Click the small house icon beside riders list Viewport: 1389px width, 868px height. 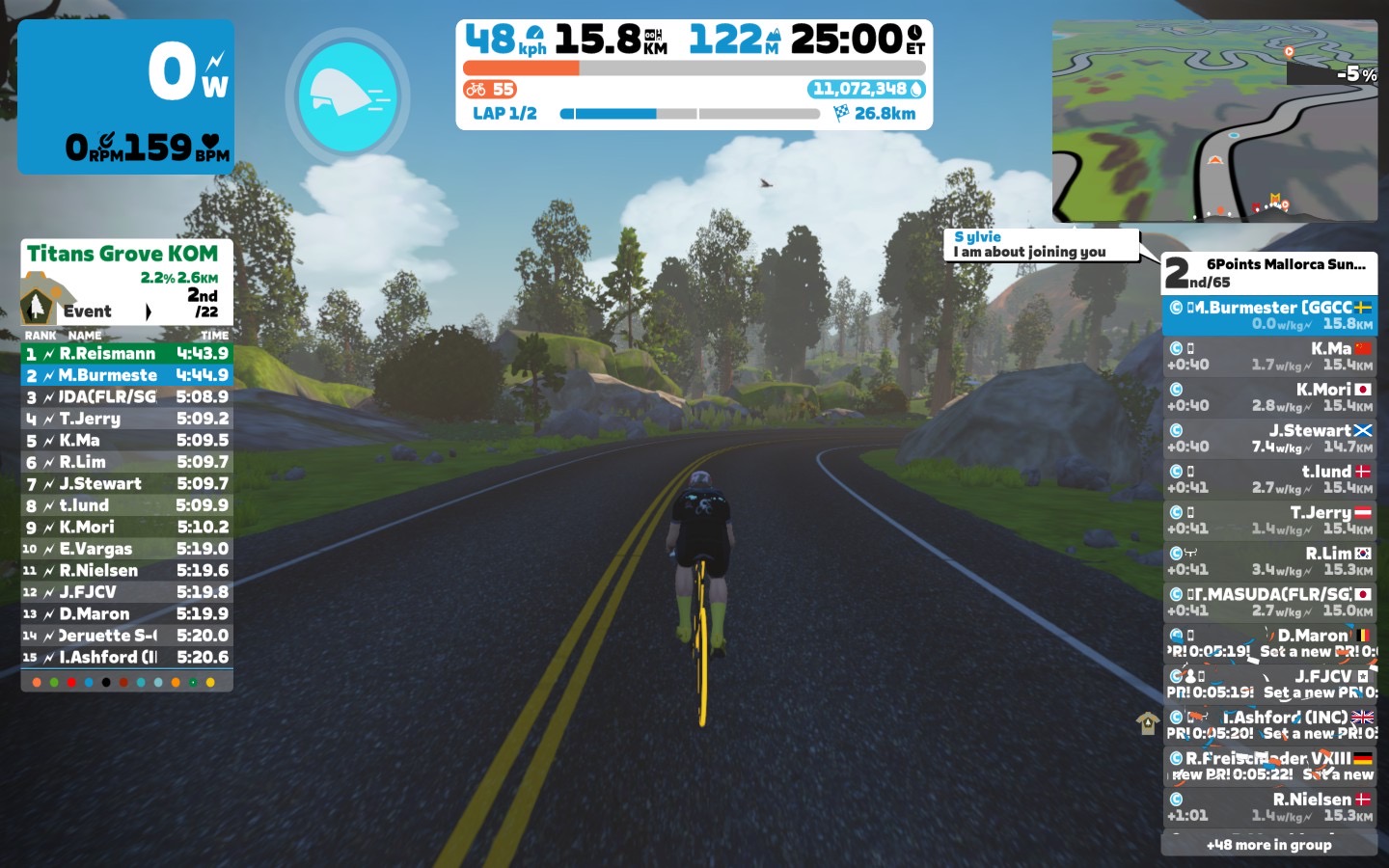coord(1147,723)
